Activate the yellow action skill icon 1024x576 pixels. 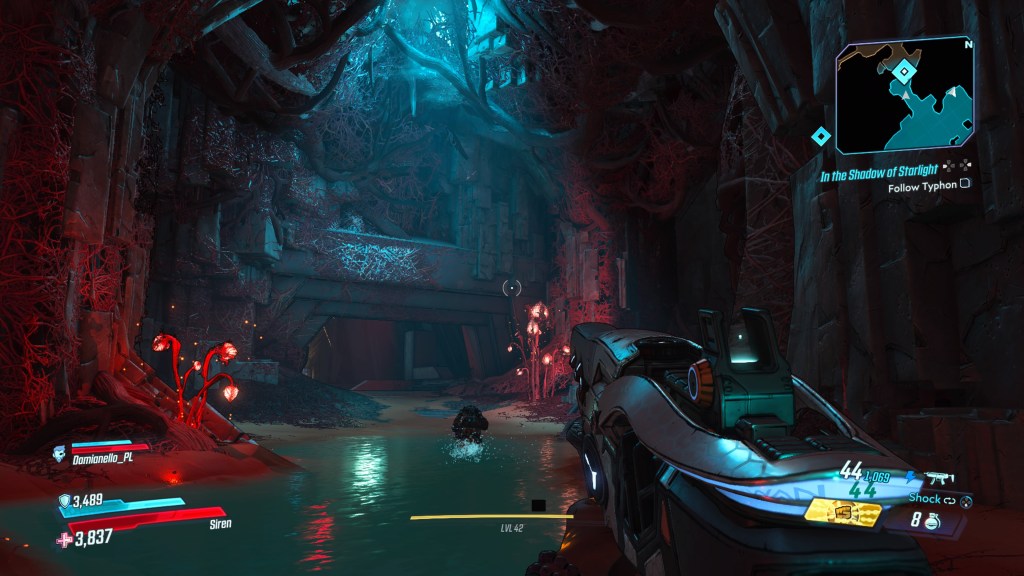point(842,512)
